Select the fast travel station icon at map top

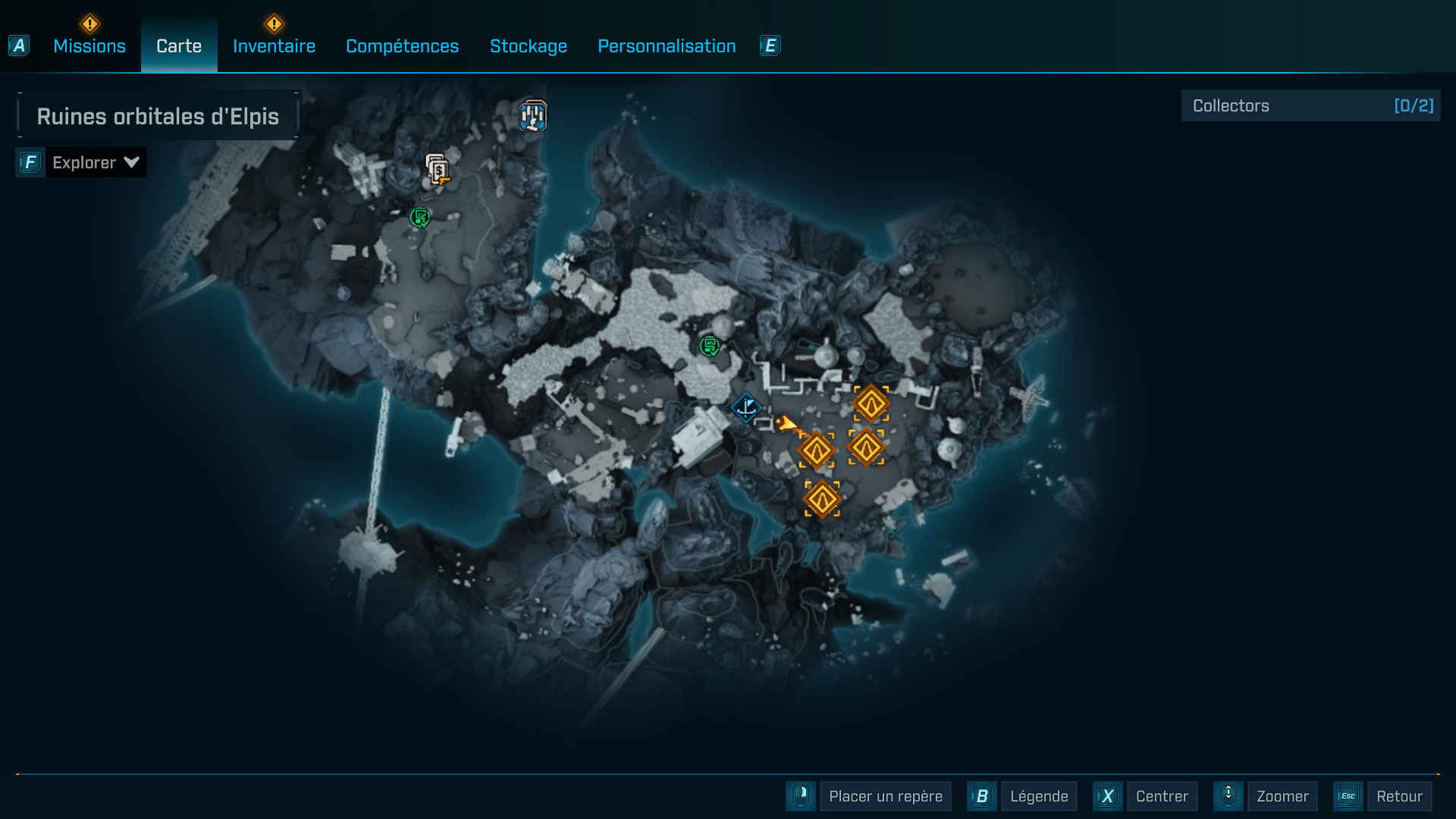pos(534,115)
